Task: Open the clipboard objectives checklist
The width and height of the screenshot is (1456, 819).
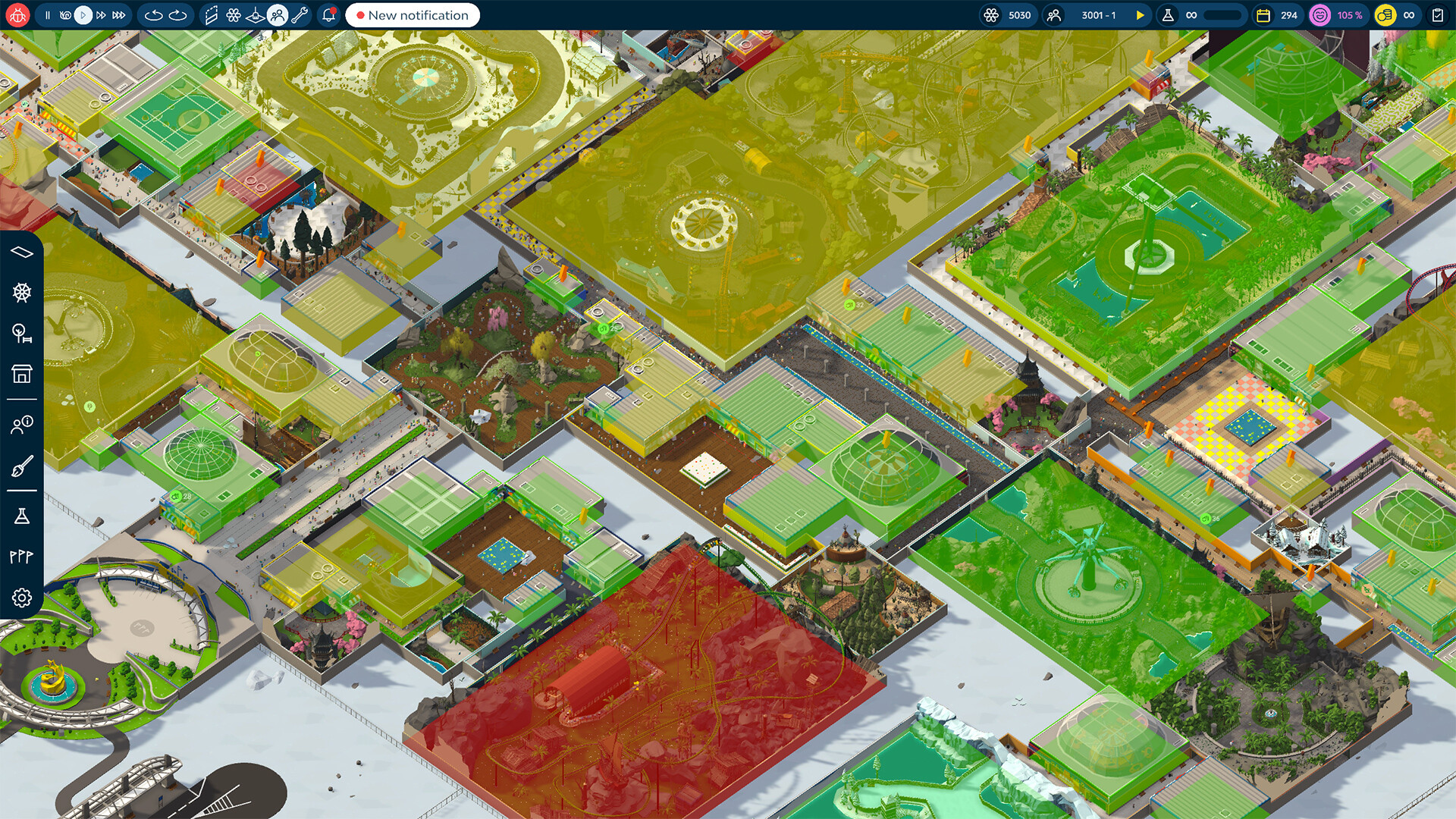Action: tap(1437, 15)
